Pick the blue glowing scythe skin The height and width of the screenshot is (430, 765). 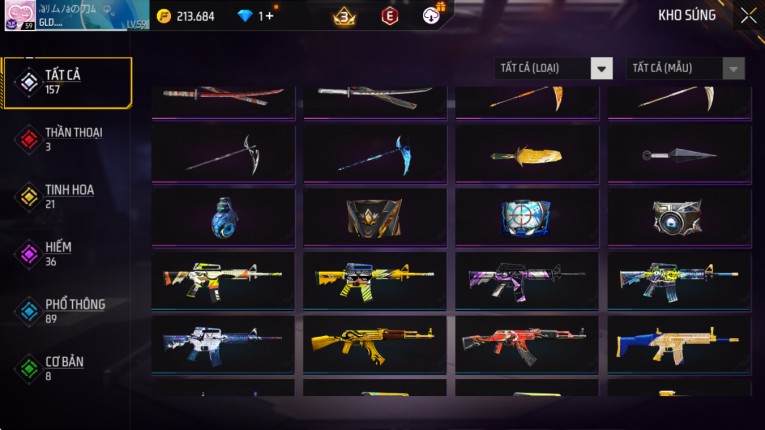(x=374, y=154)
